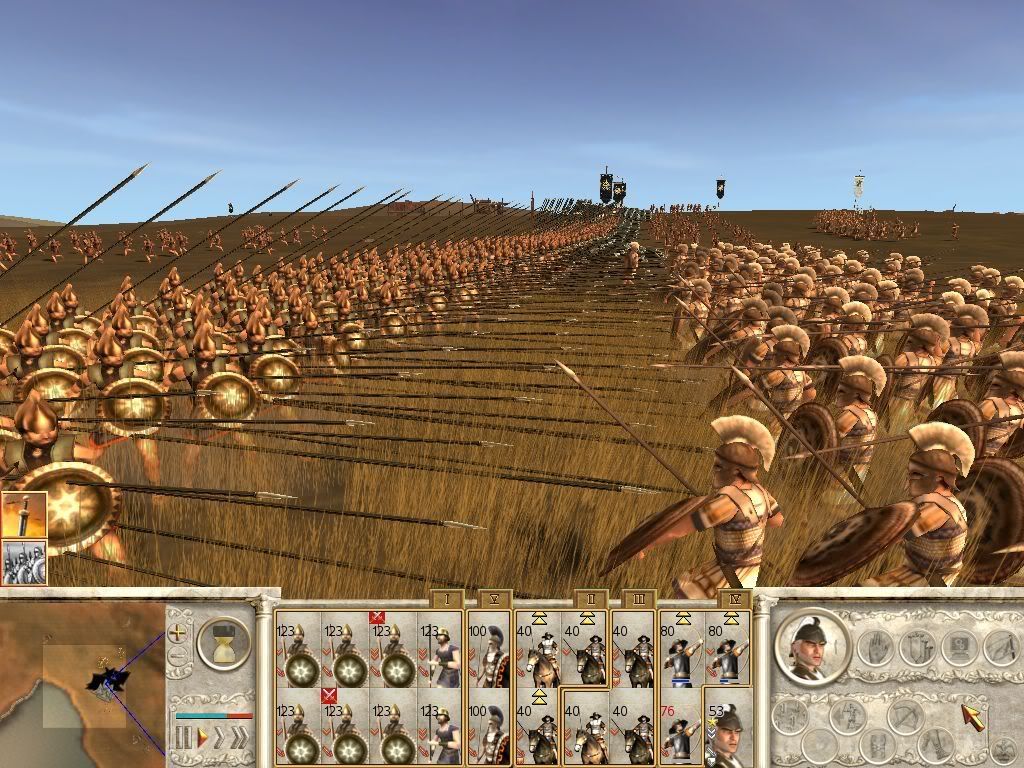Zoom out the minimap with minus button
This screenshot has height=768, width=1024.
point(178,657)
